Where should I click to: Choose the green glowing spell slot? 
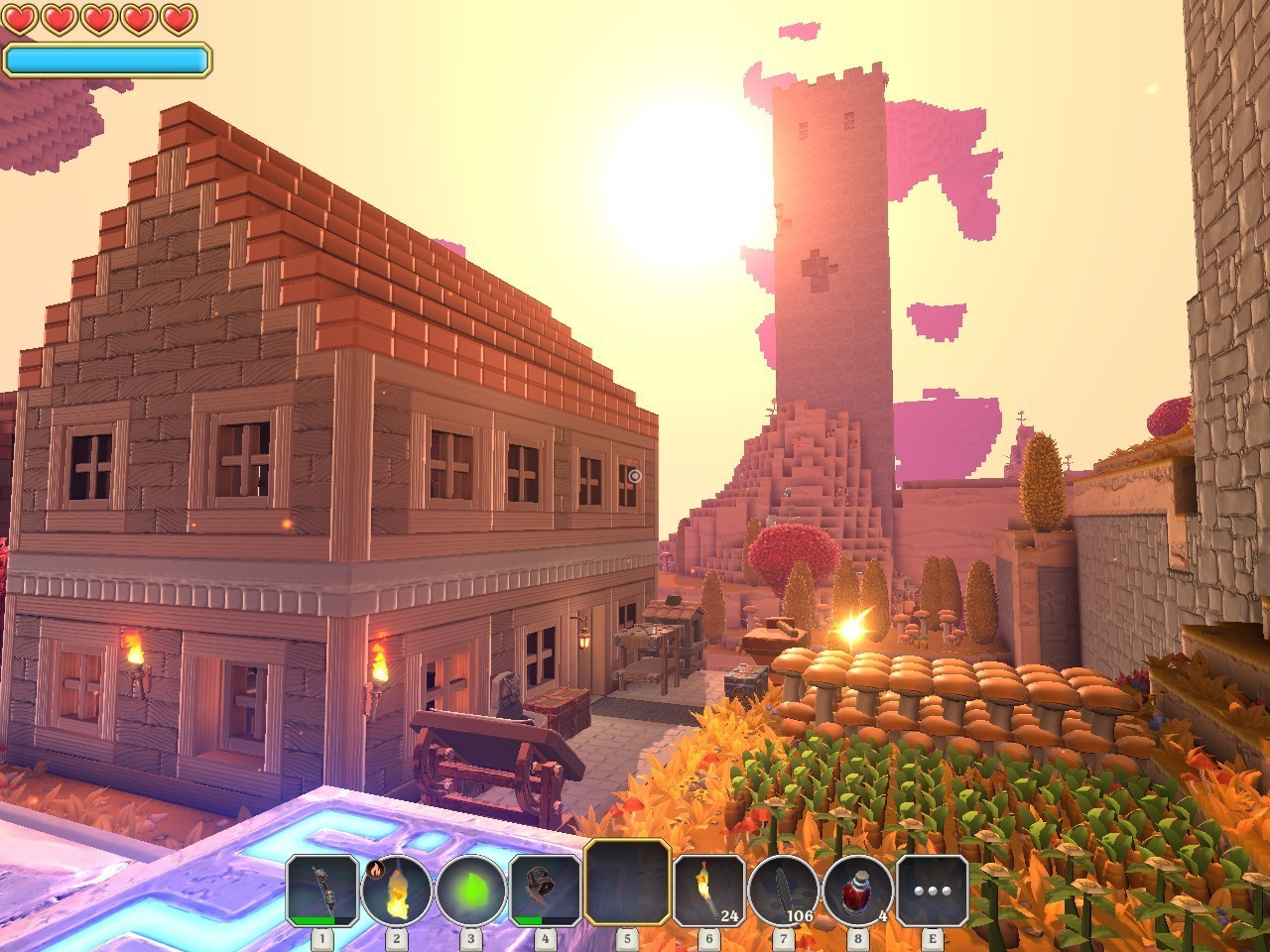(470, 890)
